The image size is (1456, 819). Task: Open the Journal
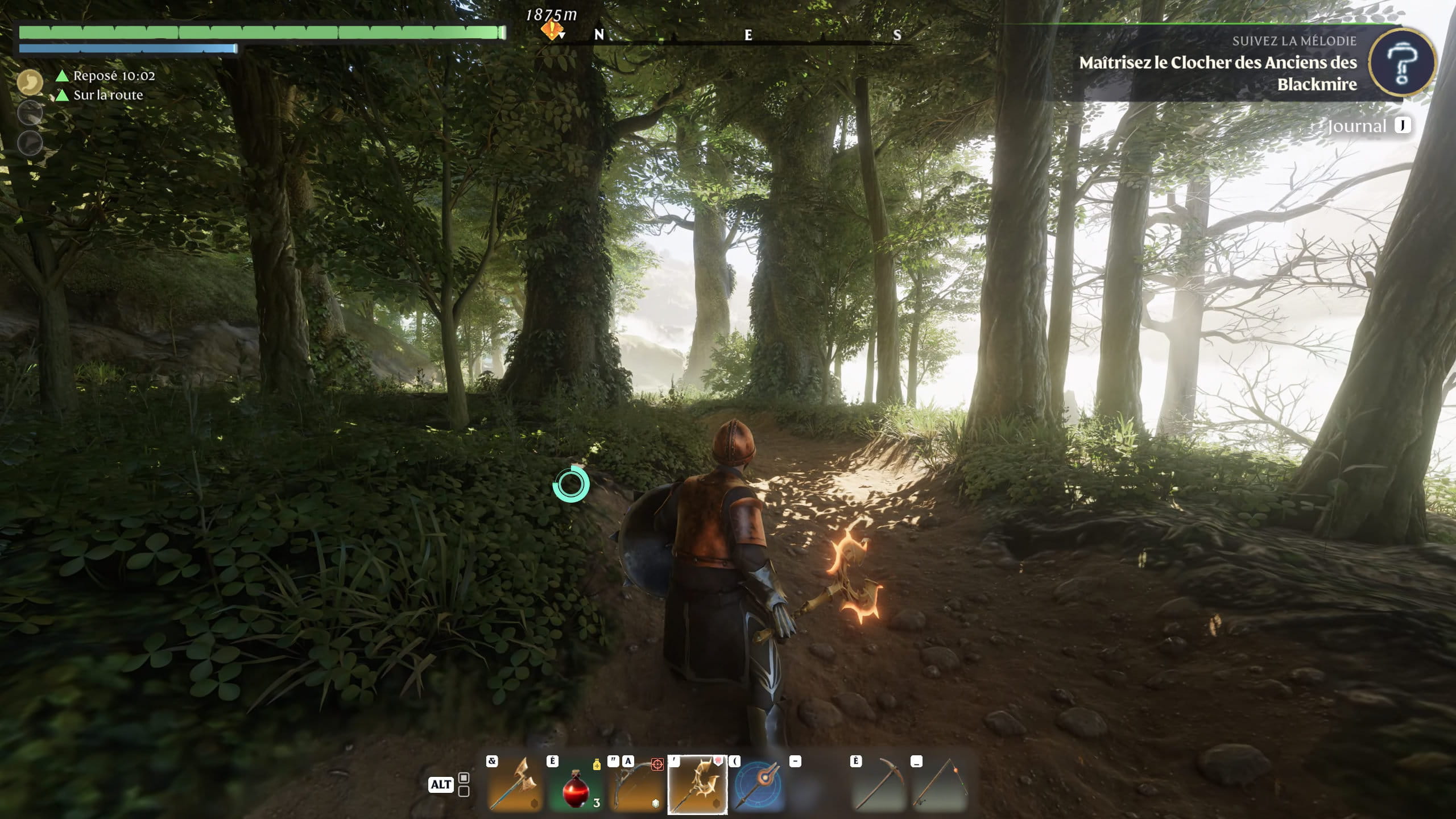(x=1357, y=126)
